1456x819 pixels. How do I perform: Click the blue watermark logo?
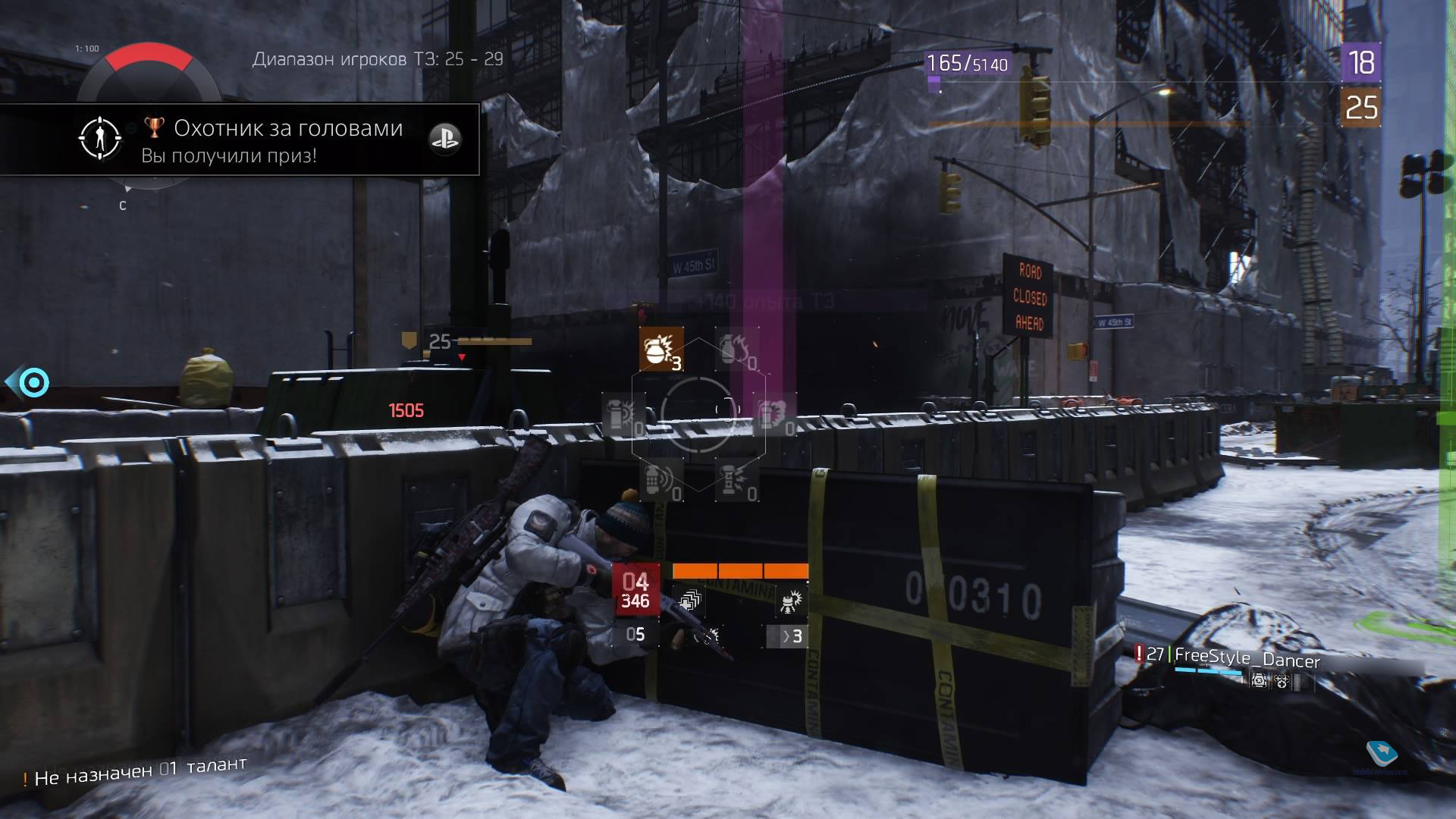click(x=1382, y=753)
